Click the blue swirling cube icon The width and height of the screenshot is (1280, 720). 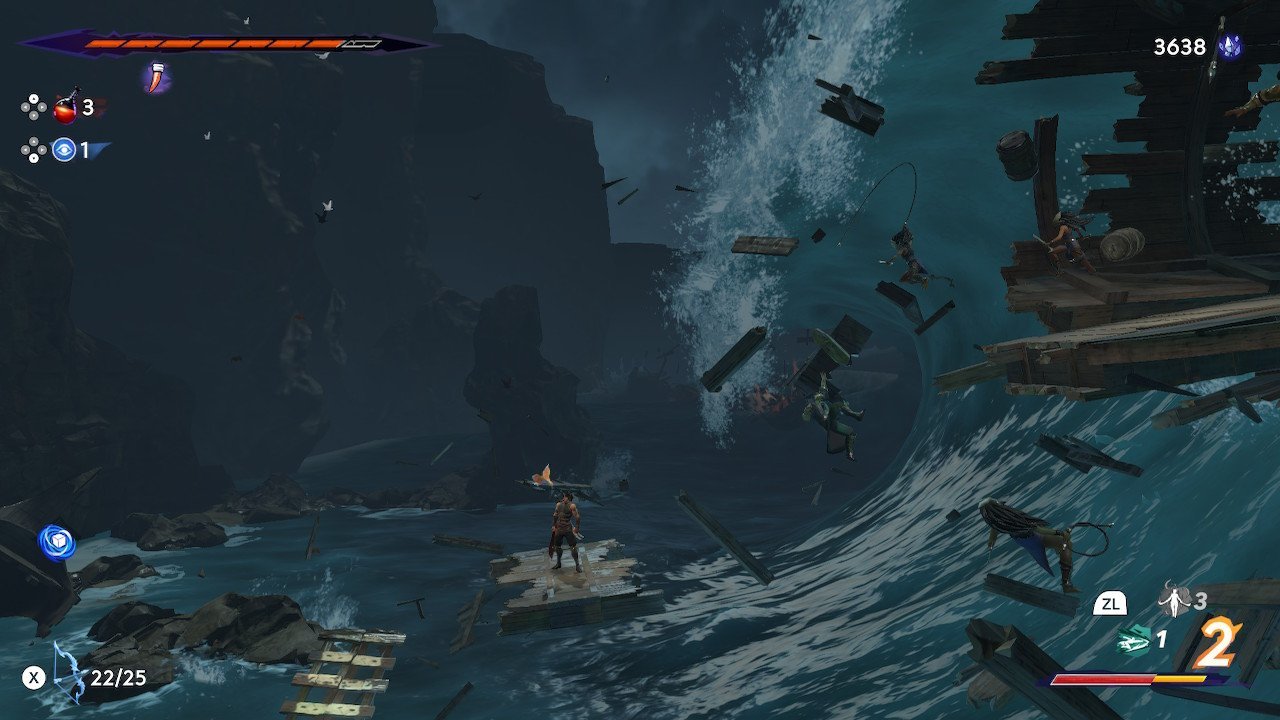56,542
